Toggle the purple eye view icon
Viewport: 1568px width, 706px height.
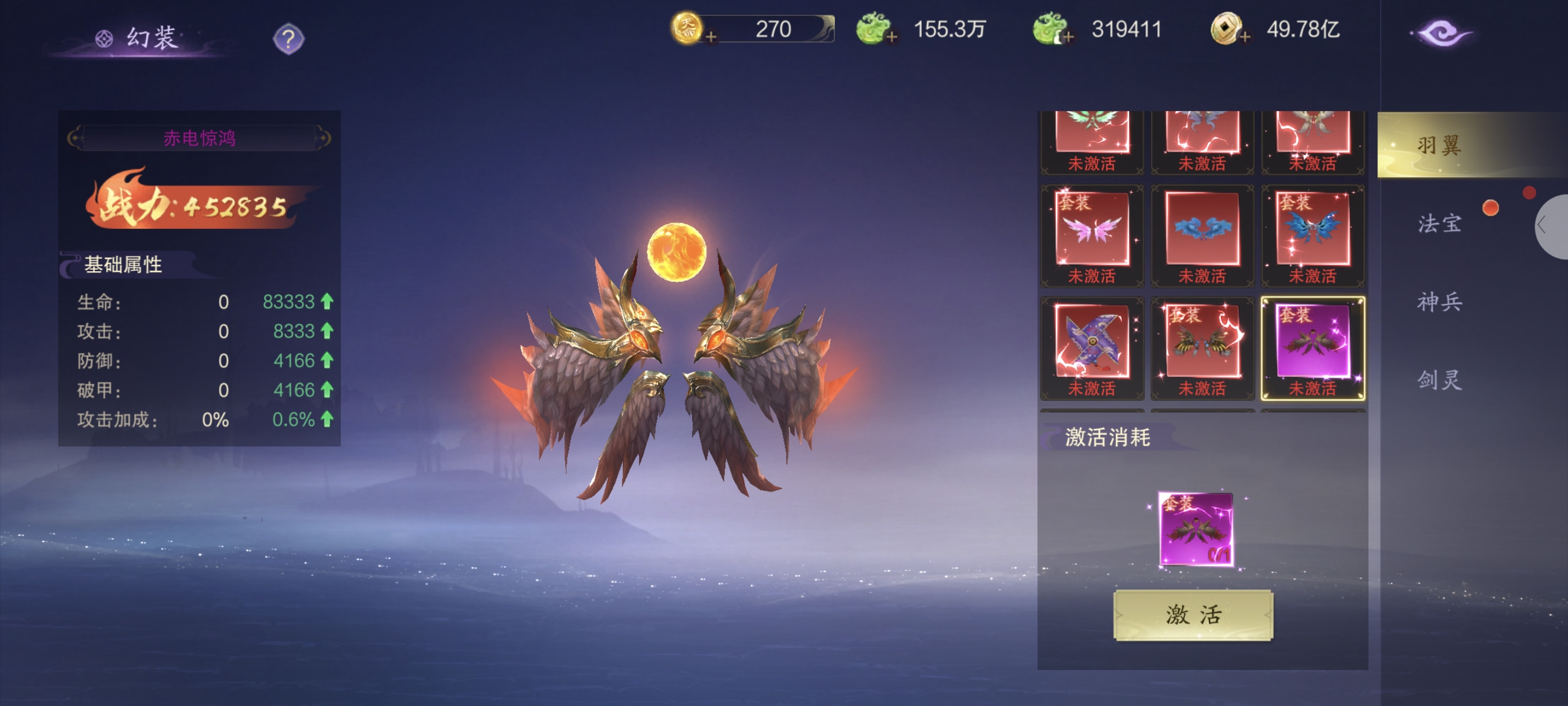click(1441, 34)
